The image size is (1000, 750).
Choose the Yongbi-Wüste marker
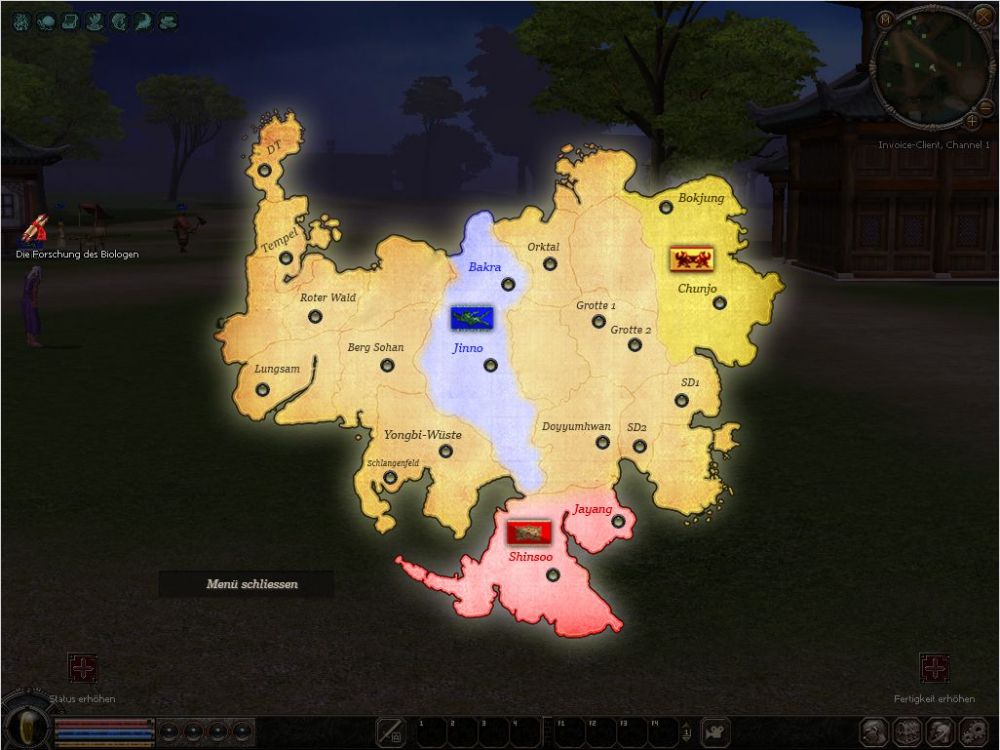click(x=446, y=451)
